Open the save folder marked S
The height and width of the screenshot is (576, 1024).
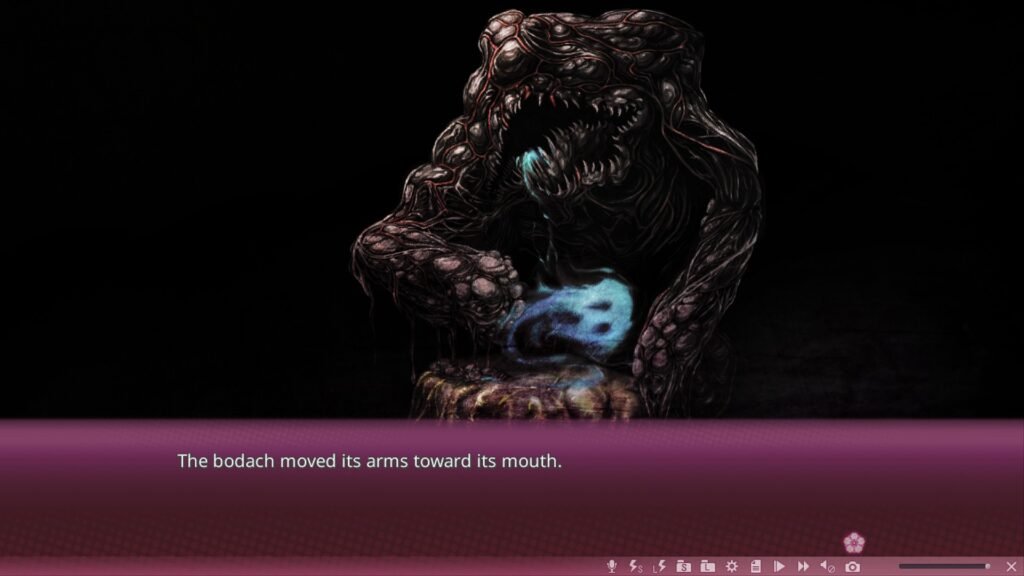[x=683, y=566]
